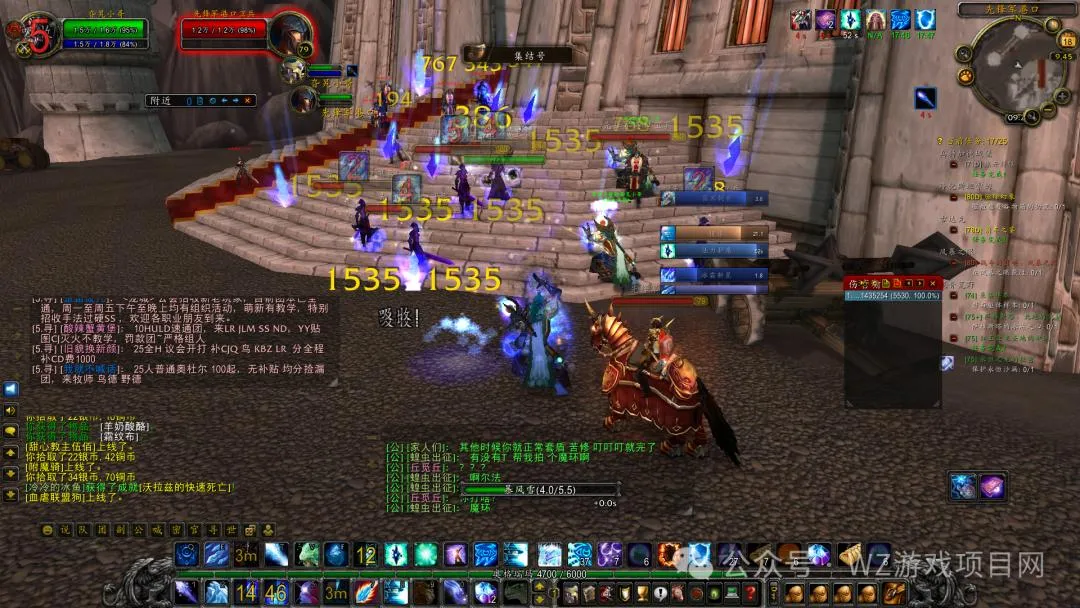Click the red missile ability icon

point(365,592)
